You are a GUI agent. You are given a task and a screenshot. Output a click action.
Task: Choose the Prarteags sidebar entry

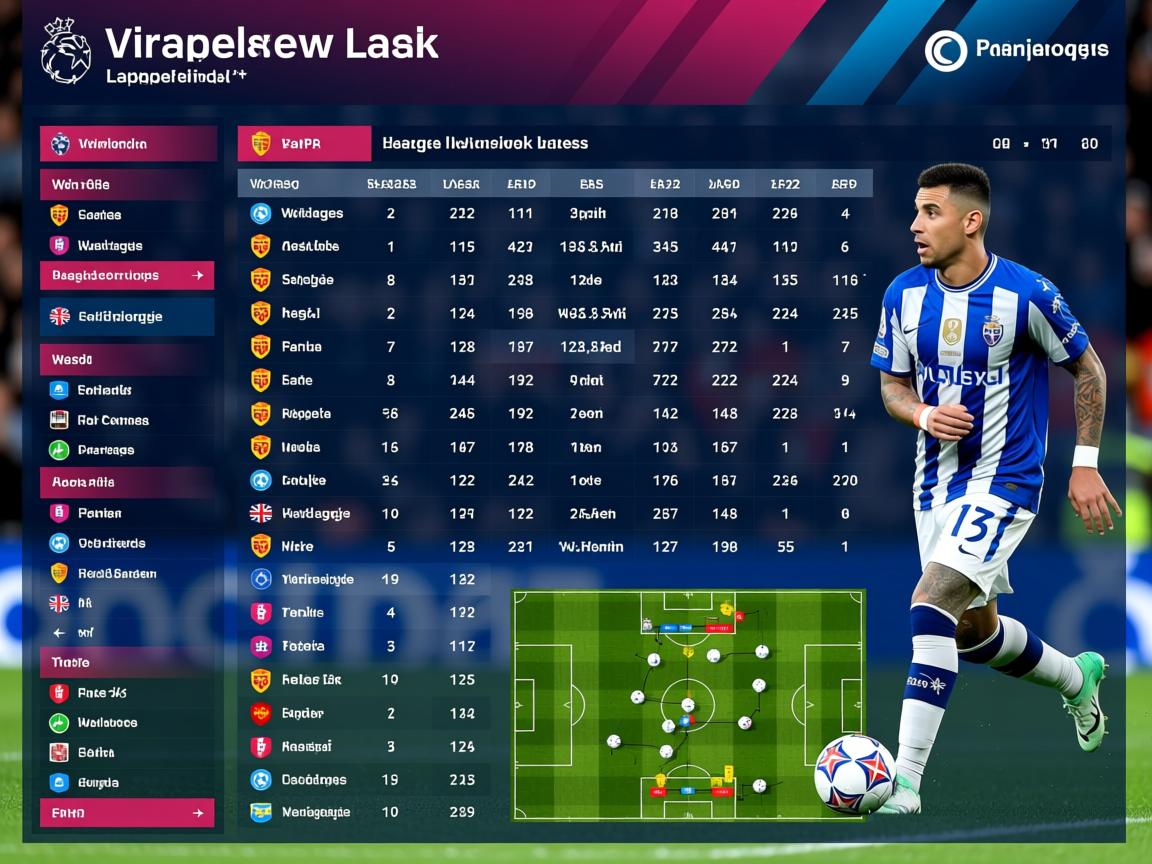coord(105,450)
